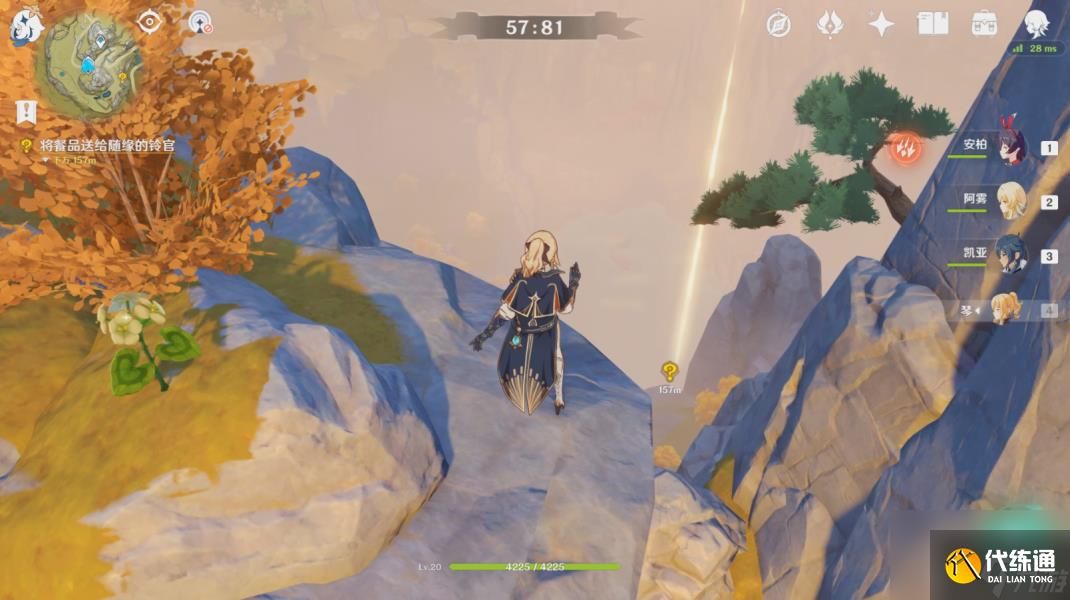The height and width of the screenshot is (600, 1070).
Task: Open the Paimon menu
Action: click(24, 28)
